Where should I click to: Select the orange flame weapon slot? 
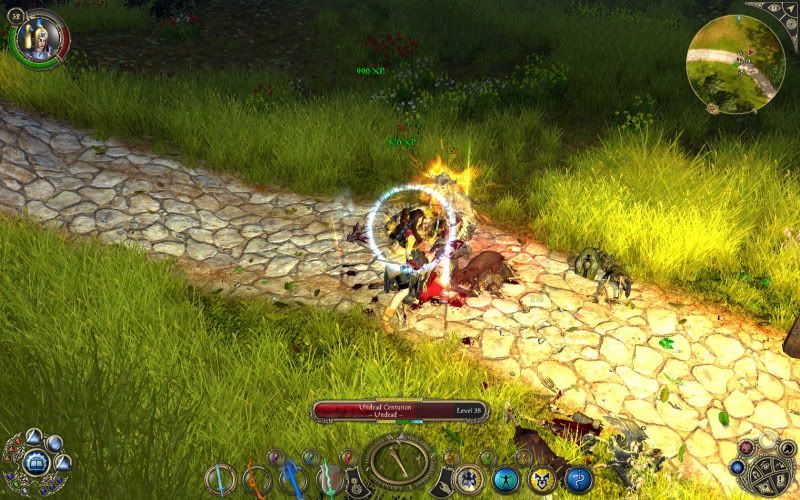pos(256,479)
